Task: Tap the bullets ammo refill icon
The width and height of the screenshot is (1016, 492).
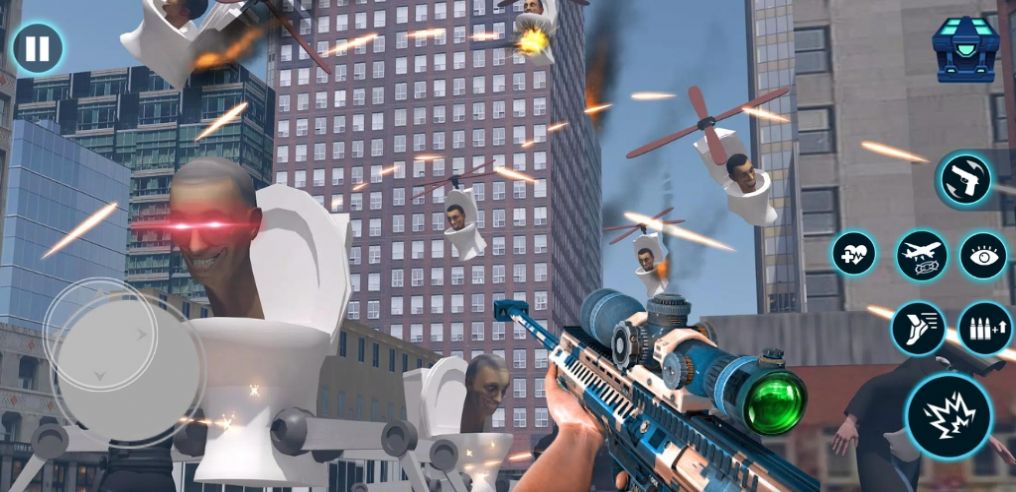Action: click(984, 328)
